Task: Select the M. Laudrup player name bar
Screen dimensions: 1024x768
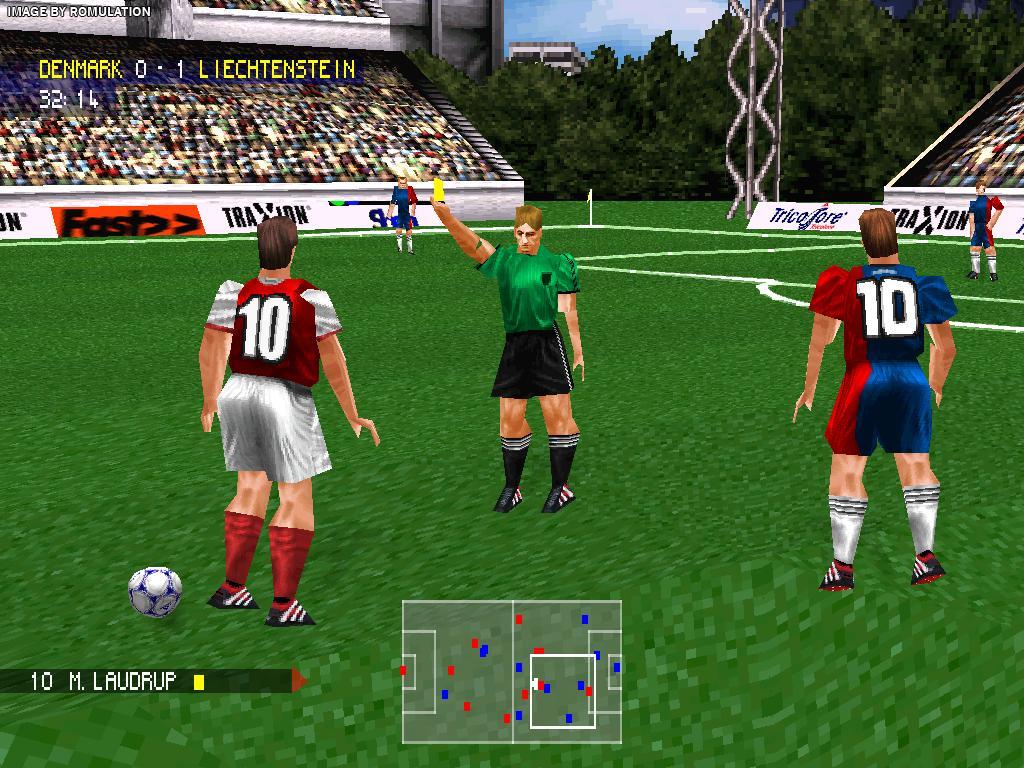Action: point(150,681)
